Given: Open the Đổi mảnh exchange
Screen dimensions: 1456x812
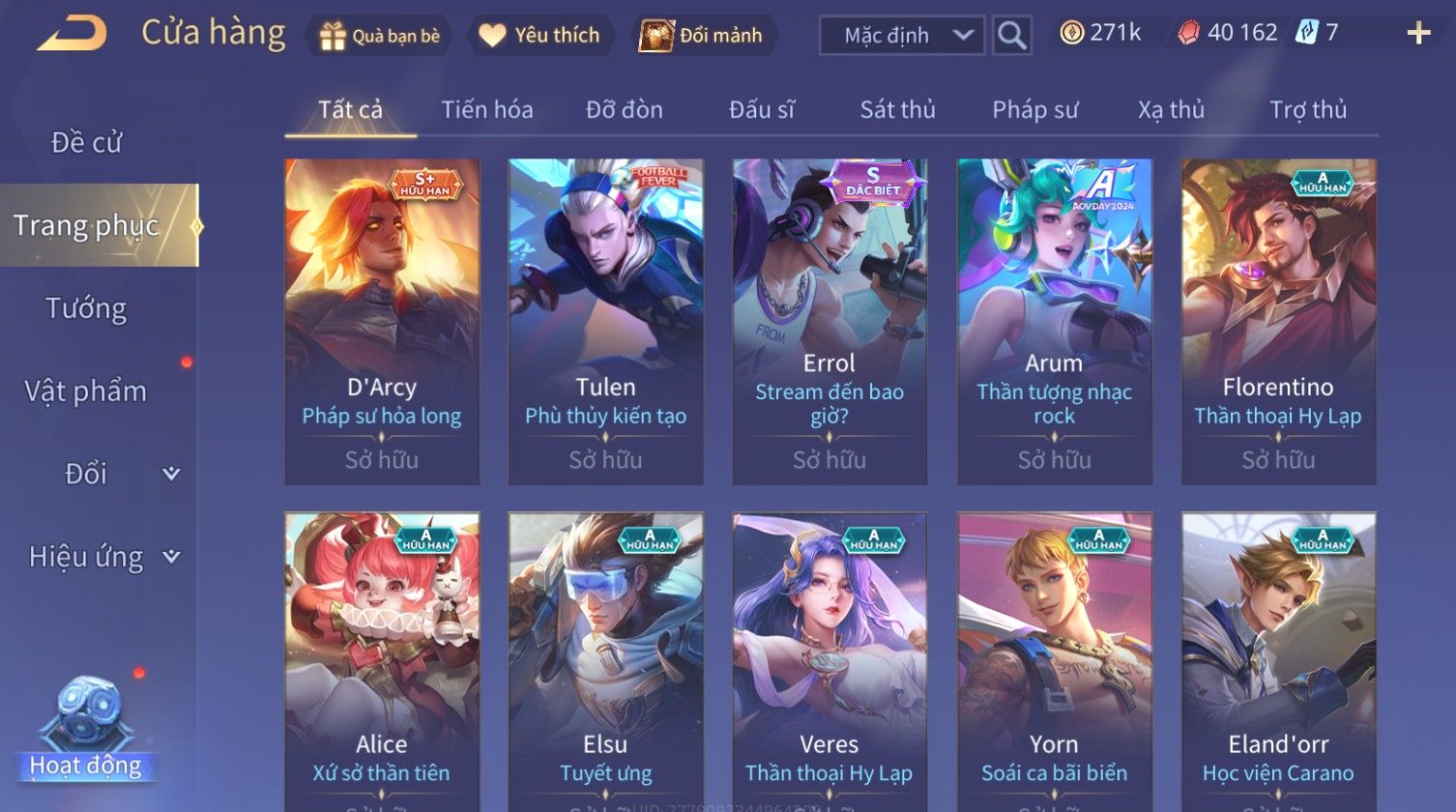Looking at the screenshot, I should 703,36.
